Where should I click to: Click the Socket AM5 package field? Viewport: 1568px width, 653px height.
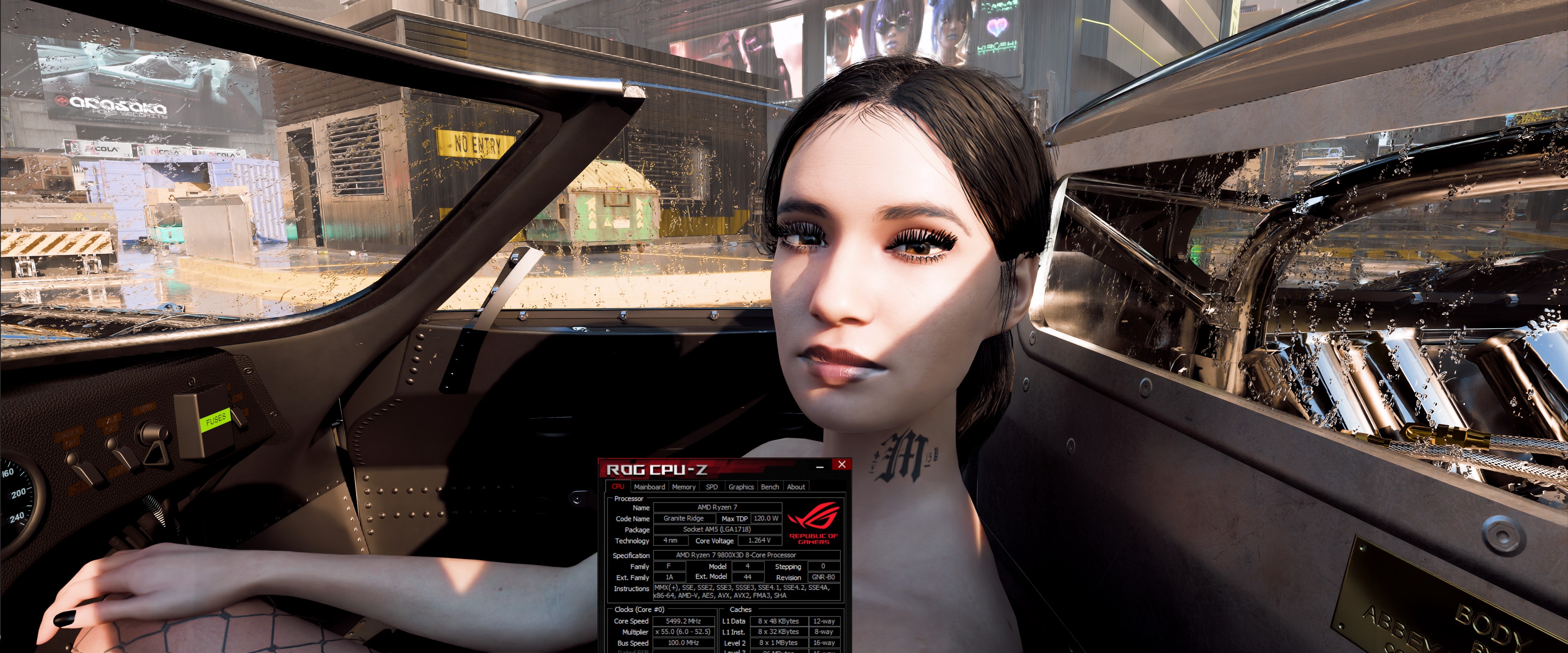(x=718, y=529)
